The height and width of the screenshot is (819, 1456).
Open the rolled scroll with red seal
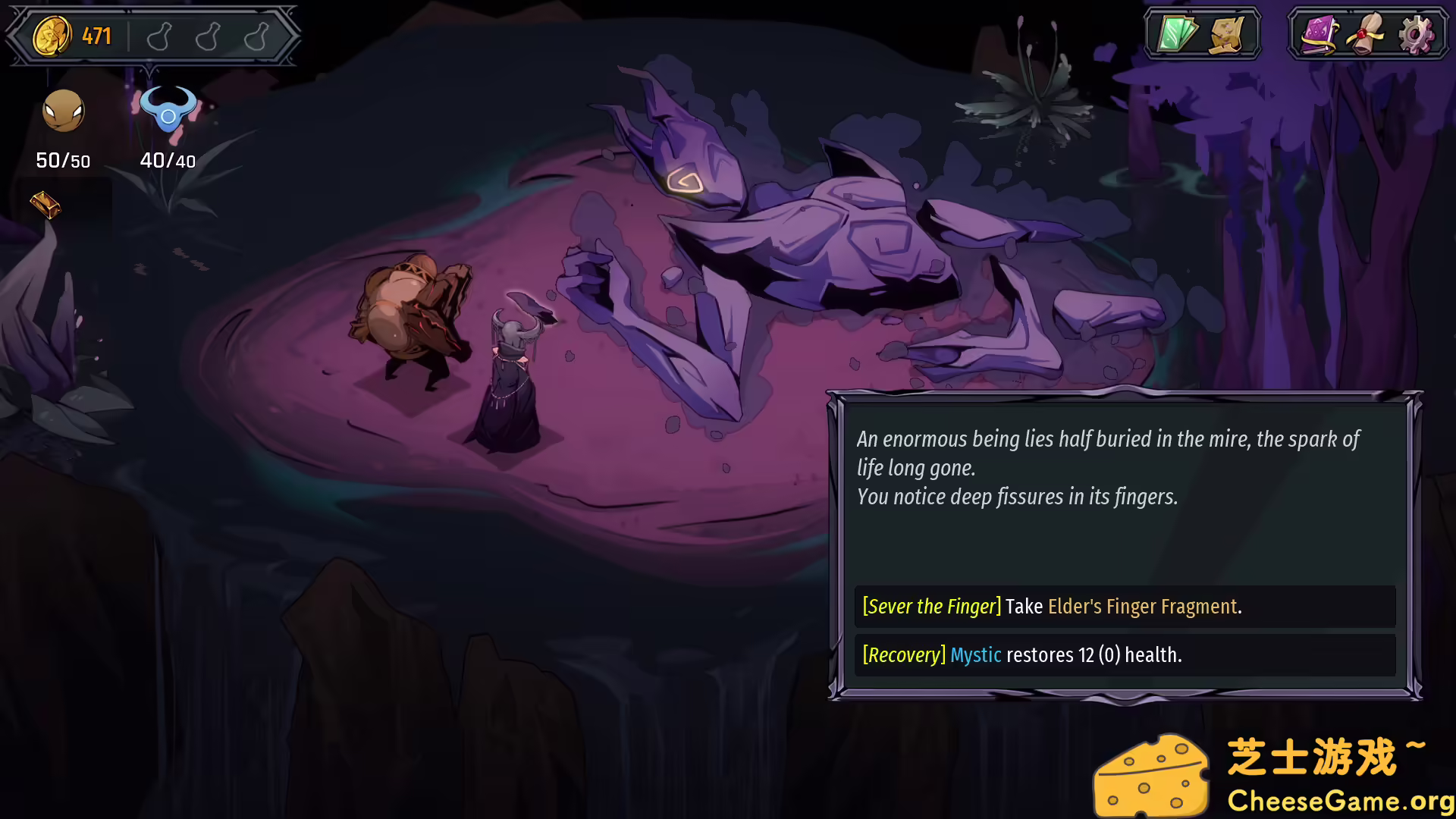click(x=1367, y=35)
